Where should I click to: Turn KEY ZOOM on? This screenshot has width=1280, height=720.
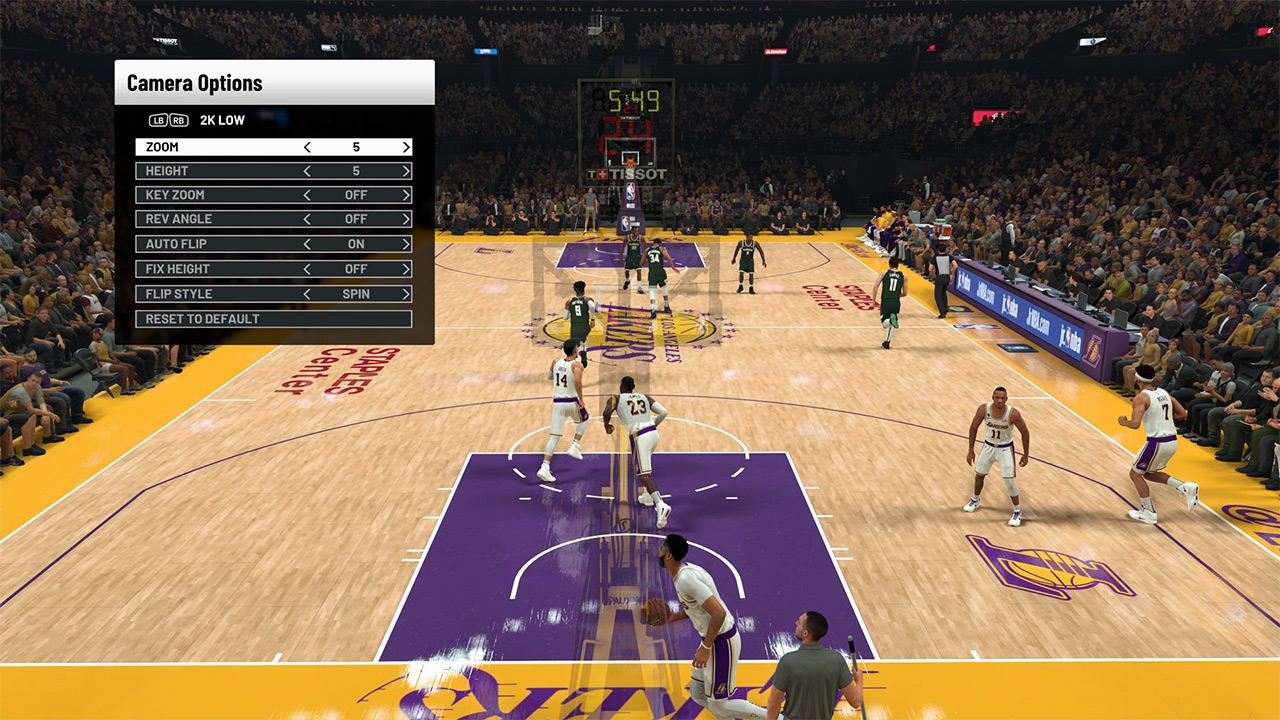point(405,195)
